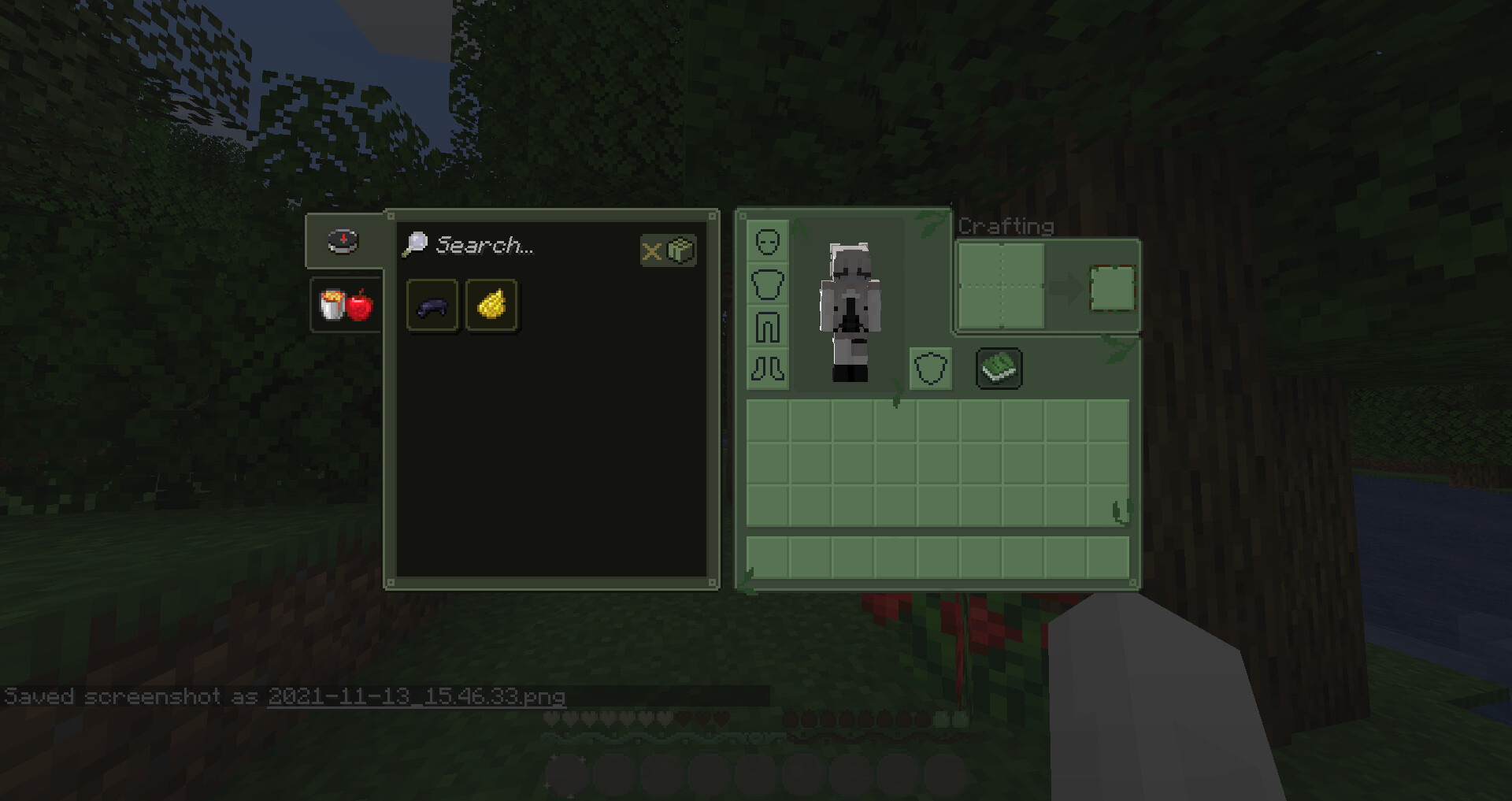Select the dark purple item recipe
Image resolution: width=1512 pixels, height=801 pixels.
(432, 306)
